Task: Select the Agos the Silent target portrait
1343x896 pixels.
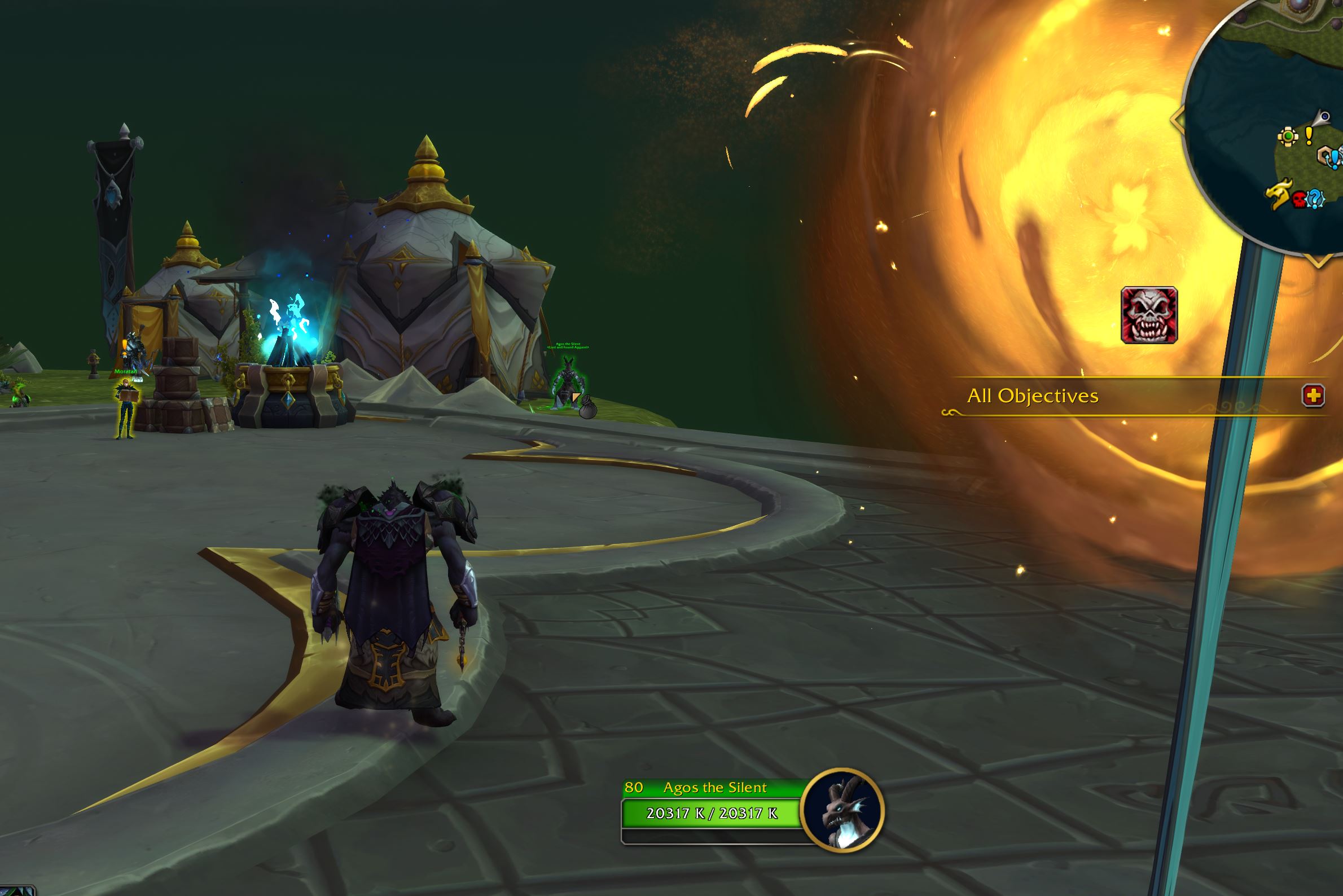Action: [842, 810]
